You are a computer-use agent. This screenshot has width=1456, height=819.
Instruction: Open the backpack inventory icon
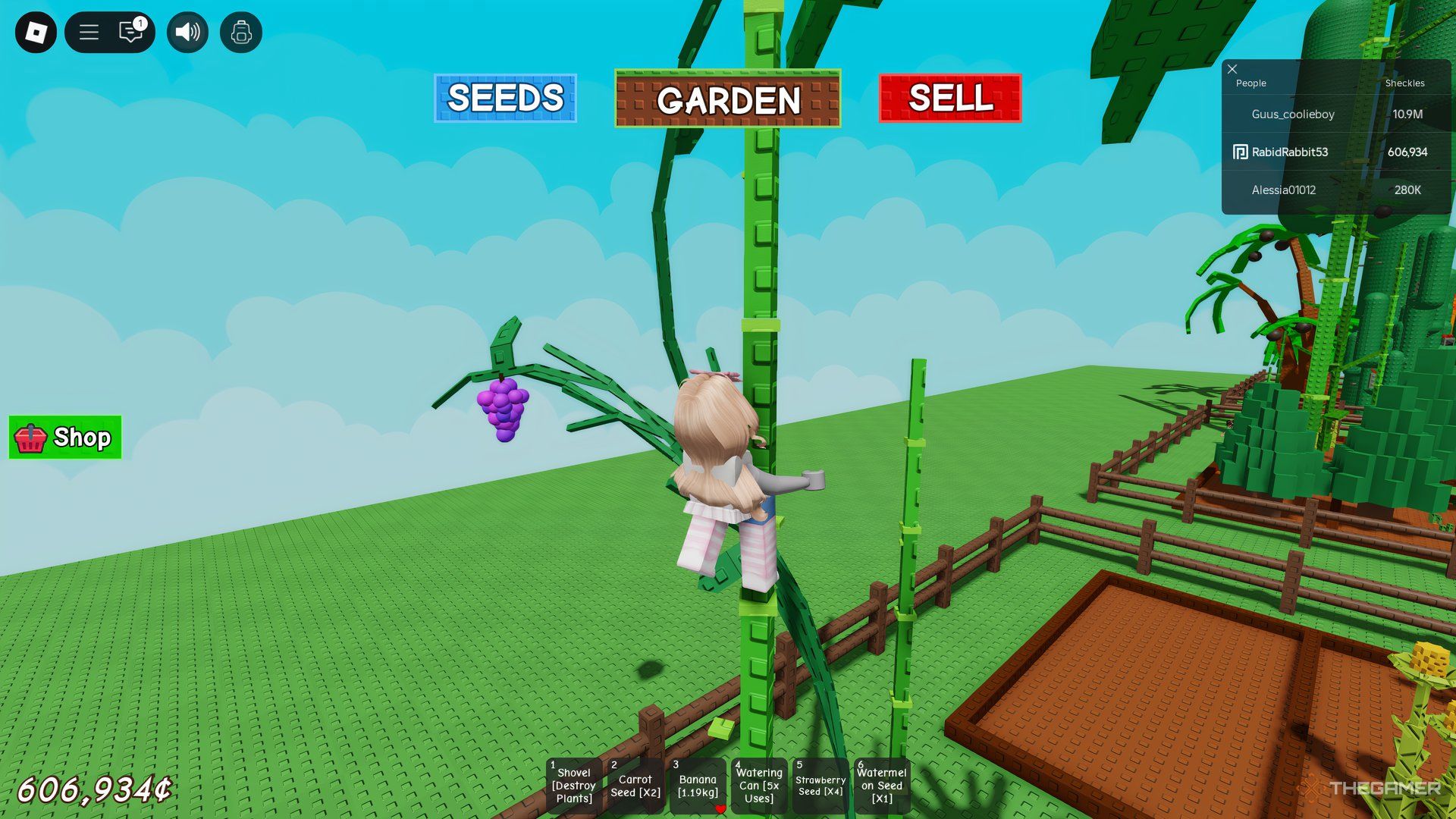click(241, 33)
